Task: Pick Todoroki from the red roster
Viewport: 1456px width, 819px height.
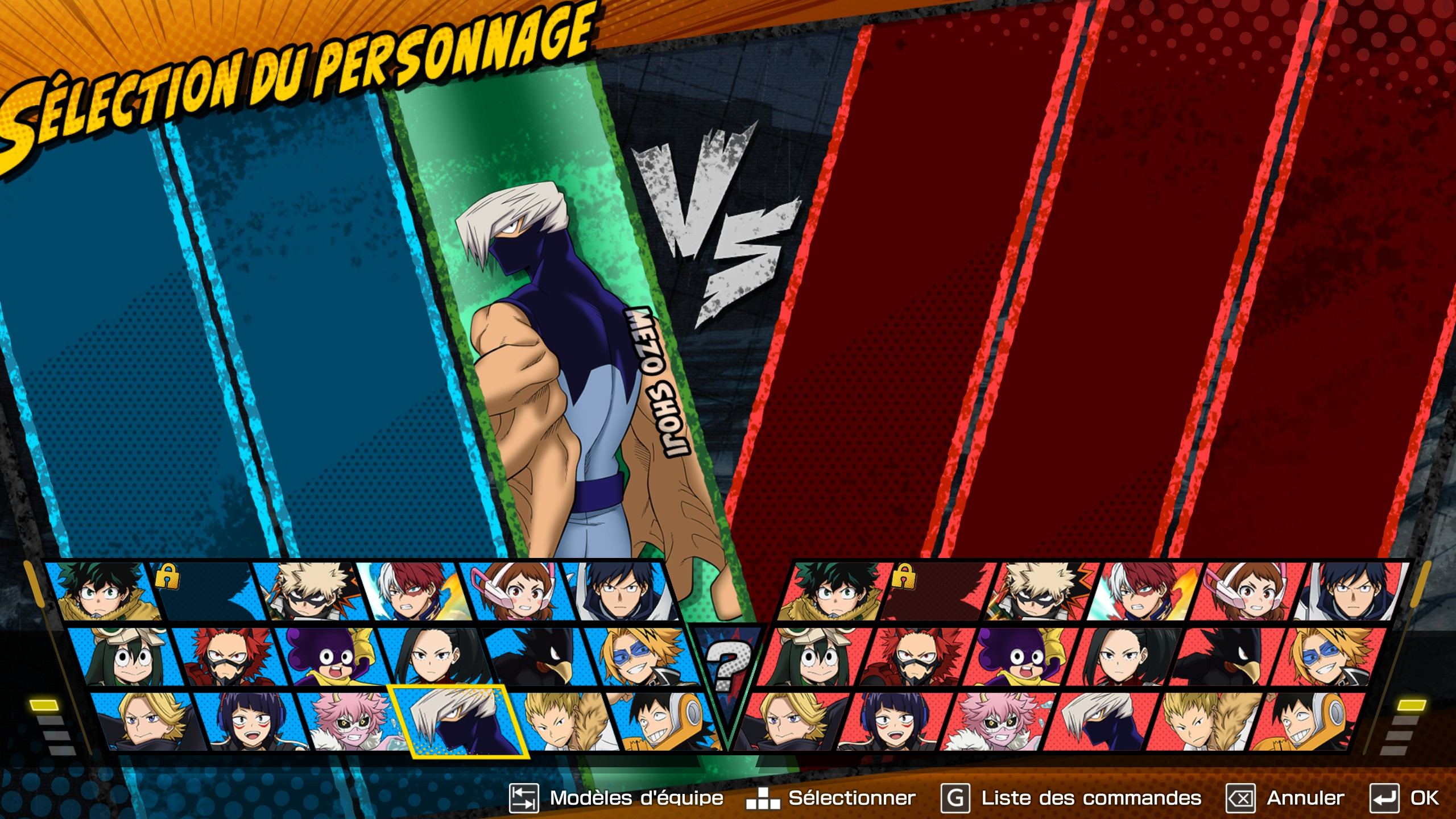Action: 1143,591
